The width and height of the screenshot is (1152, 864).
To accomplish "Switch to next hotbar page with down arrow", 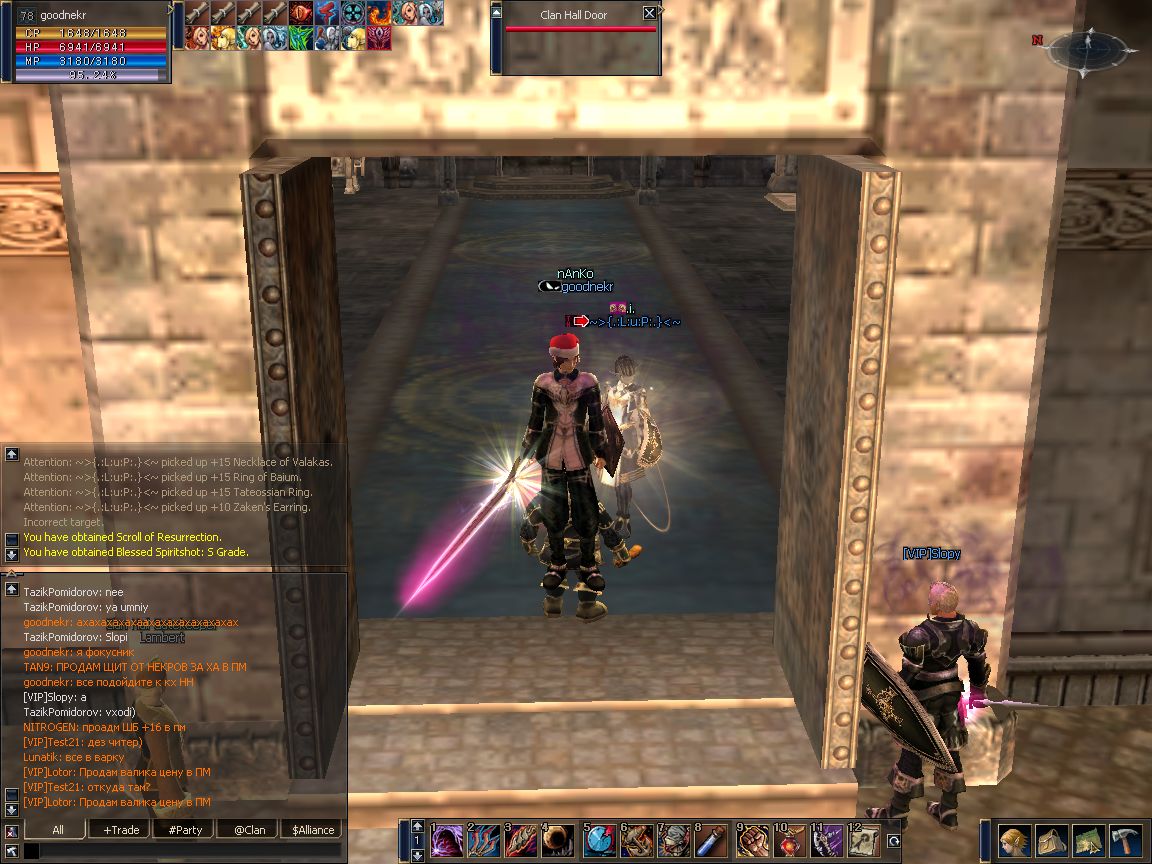I will tap(417, 855).
